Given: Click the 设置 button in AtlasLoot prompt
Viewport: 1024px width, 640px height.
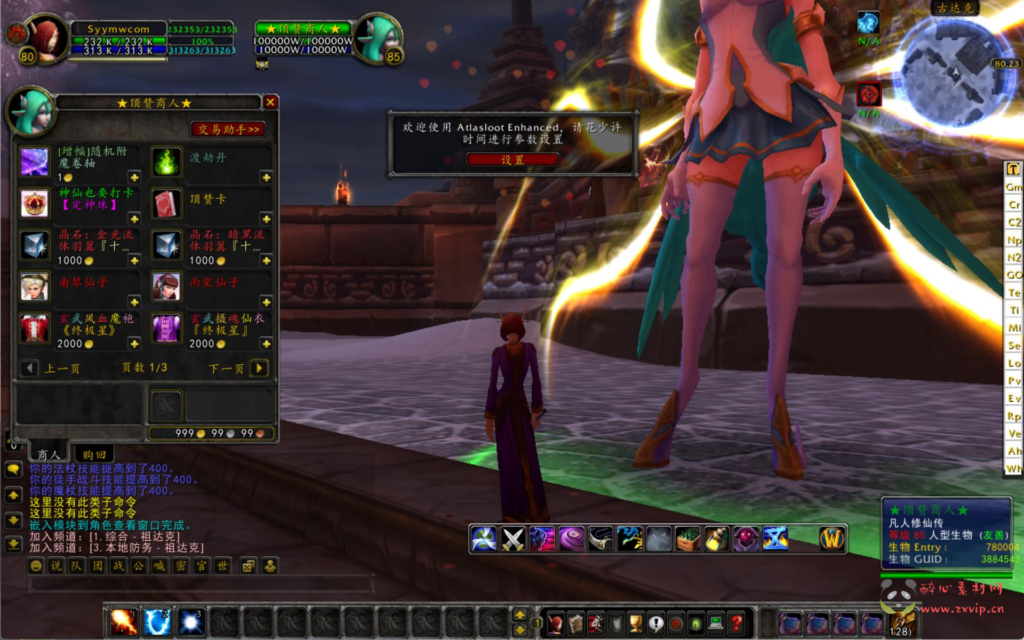Looking at the screenshot, I should (512, 159).
